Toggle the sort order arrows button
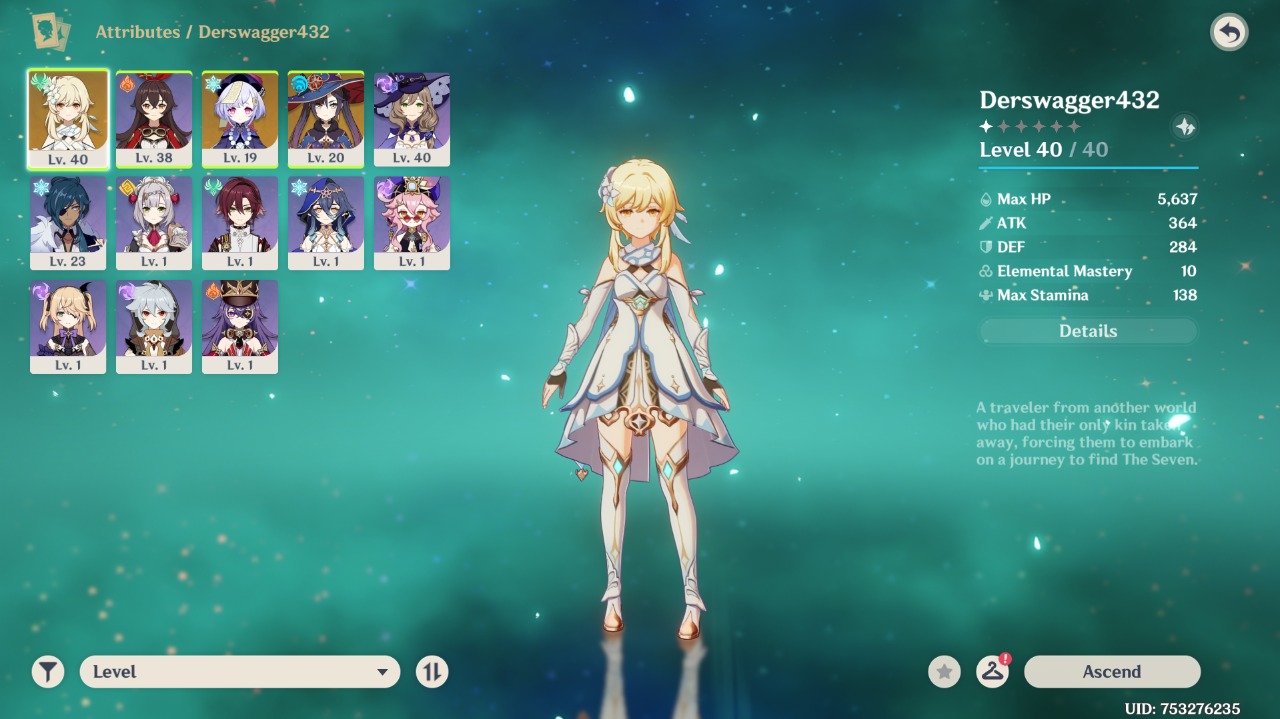Image resolution: width=1280 pixels, height=719 pixels. [432, 672]
